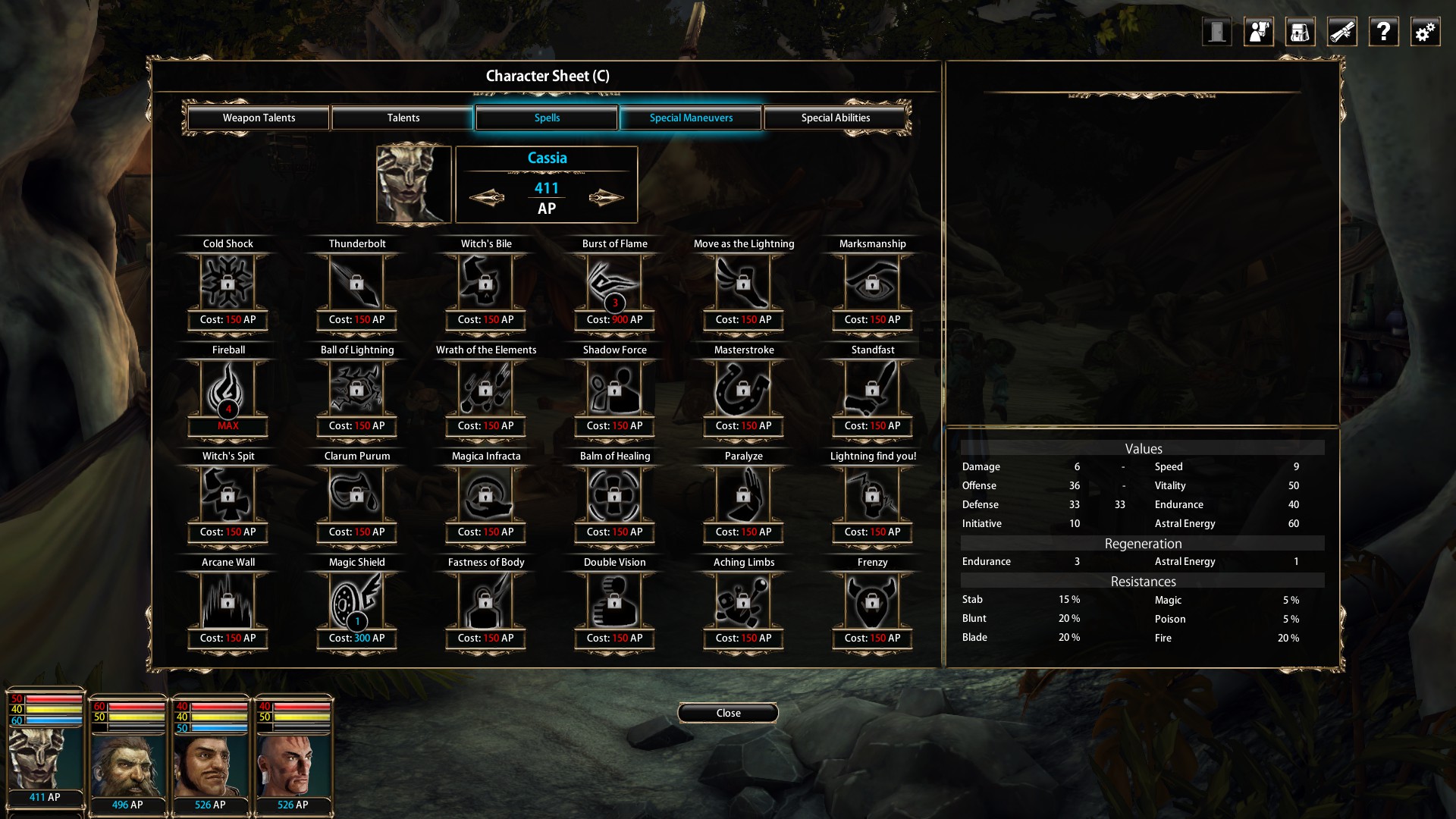Pick the Arcane Wall spell
Screen dimensions: 1456x819
tap(227, 601)
